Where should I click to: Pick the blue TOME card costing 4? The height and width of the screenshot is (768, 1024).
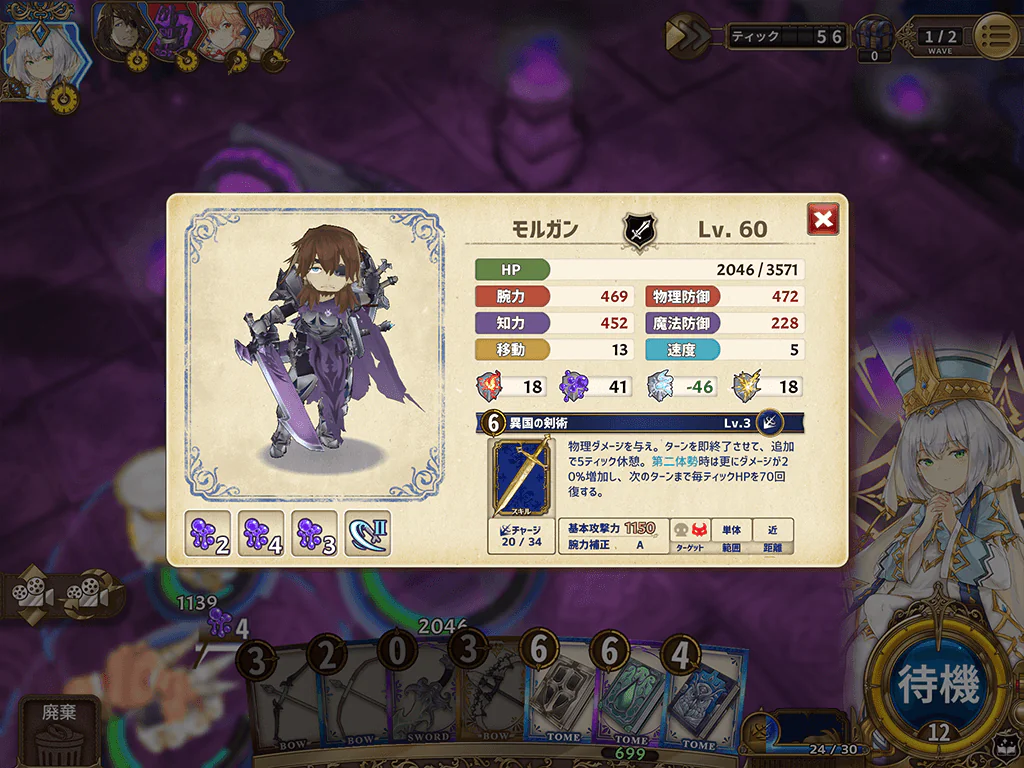[x=703, y=695]
